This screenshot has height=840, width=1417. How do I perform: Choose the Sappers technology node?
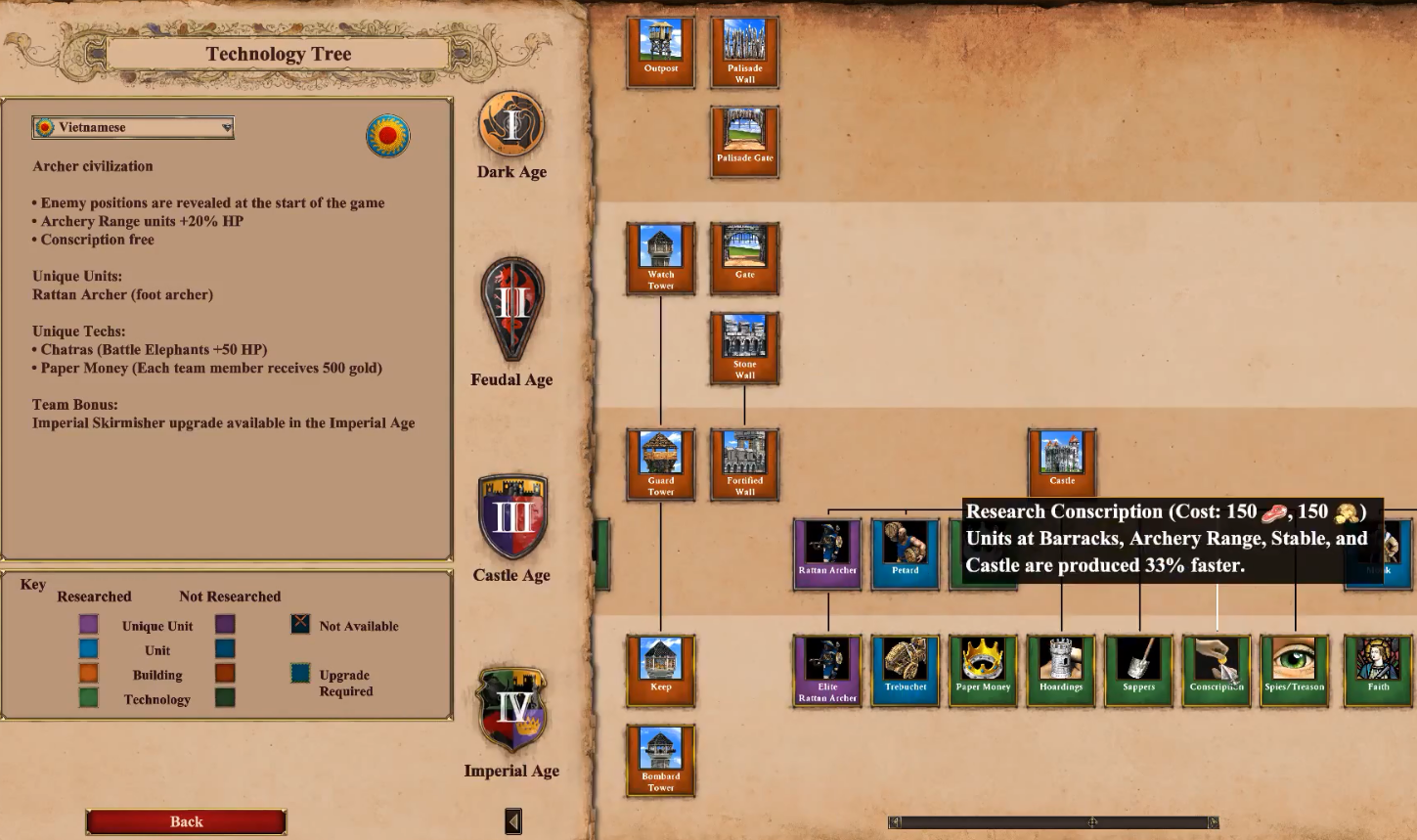pyautogui.click(x=1139, y=671)
